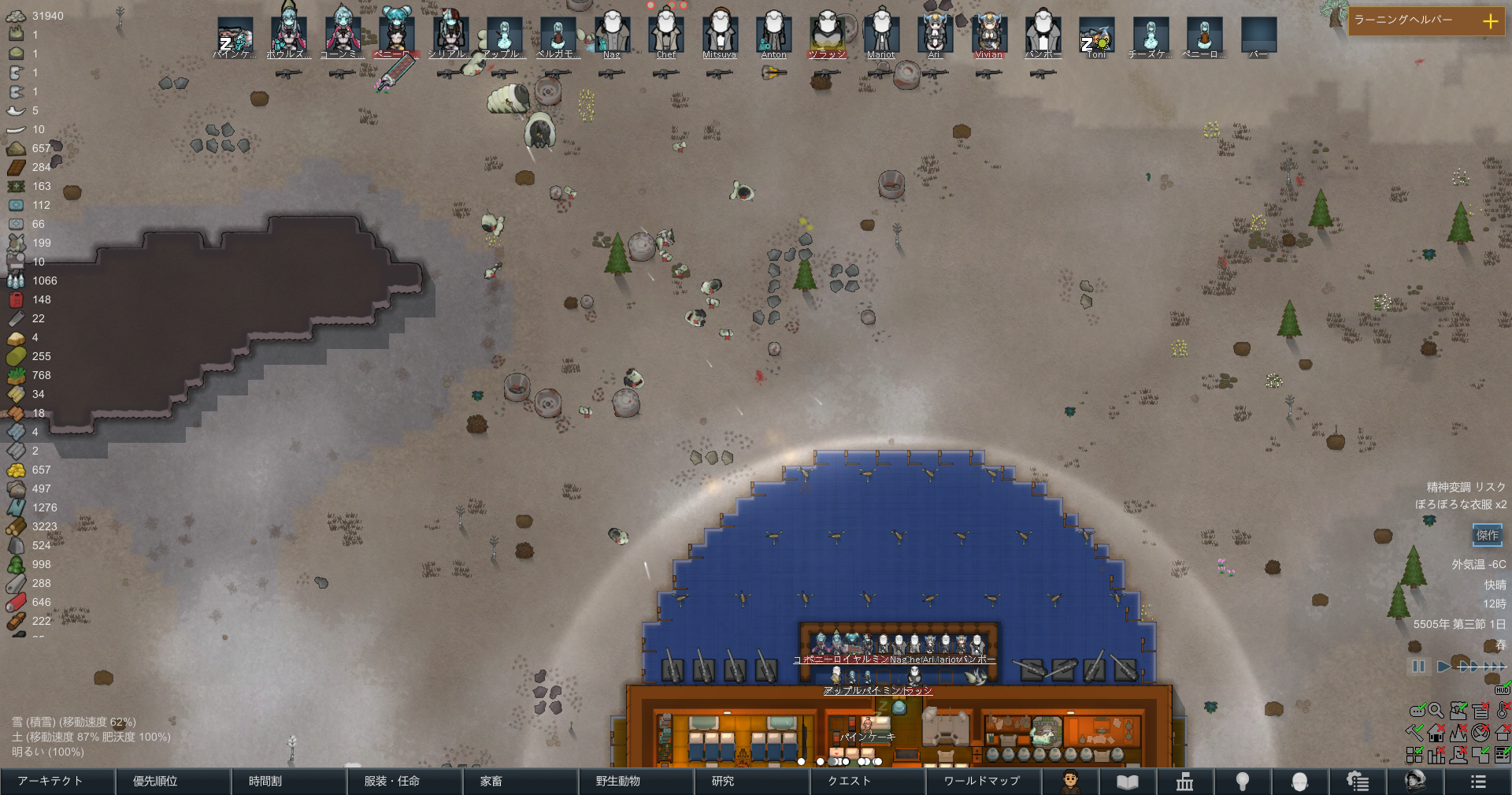Image resolution: width=1512 pixels, height=795 pixels.
Task: Set game speed to normal play
Action: point(1443,667)
